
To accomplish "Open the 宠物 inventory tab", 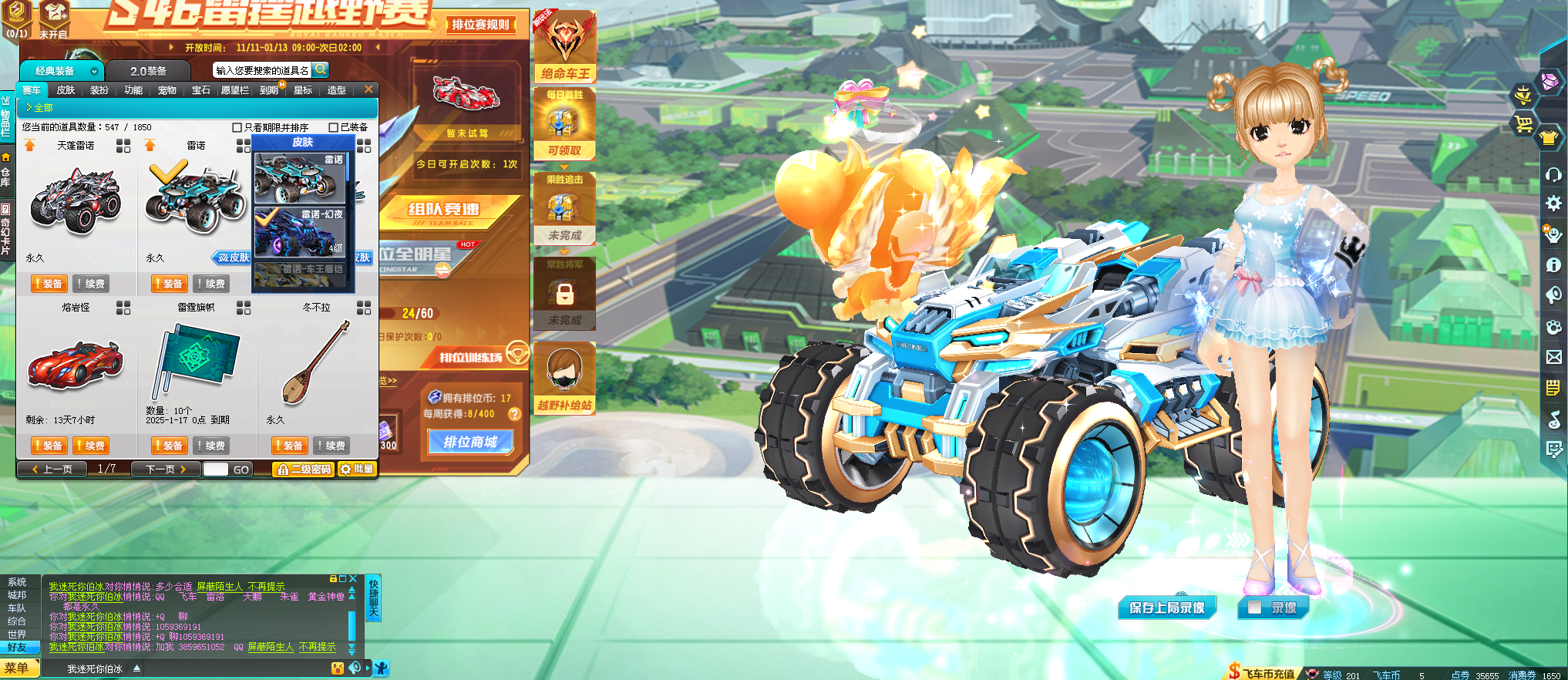I will tap(167, 90).
